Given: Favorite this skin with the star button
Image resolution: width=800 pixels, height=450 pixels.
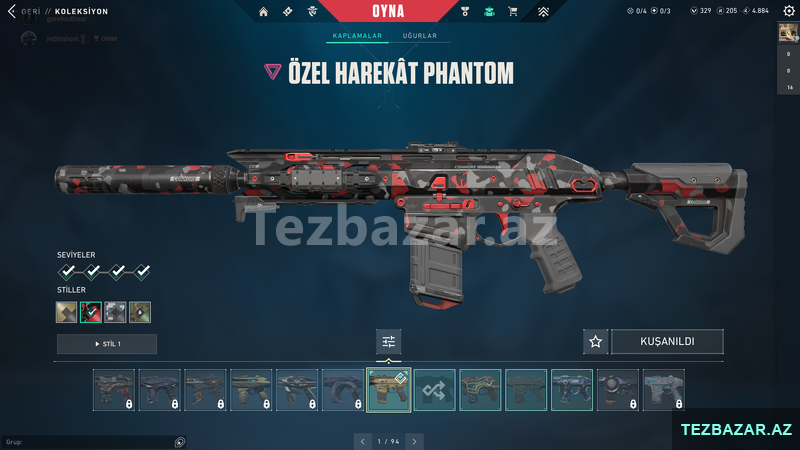Looking at the screenshot, I should tap(596, 342).
